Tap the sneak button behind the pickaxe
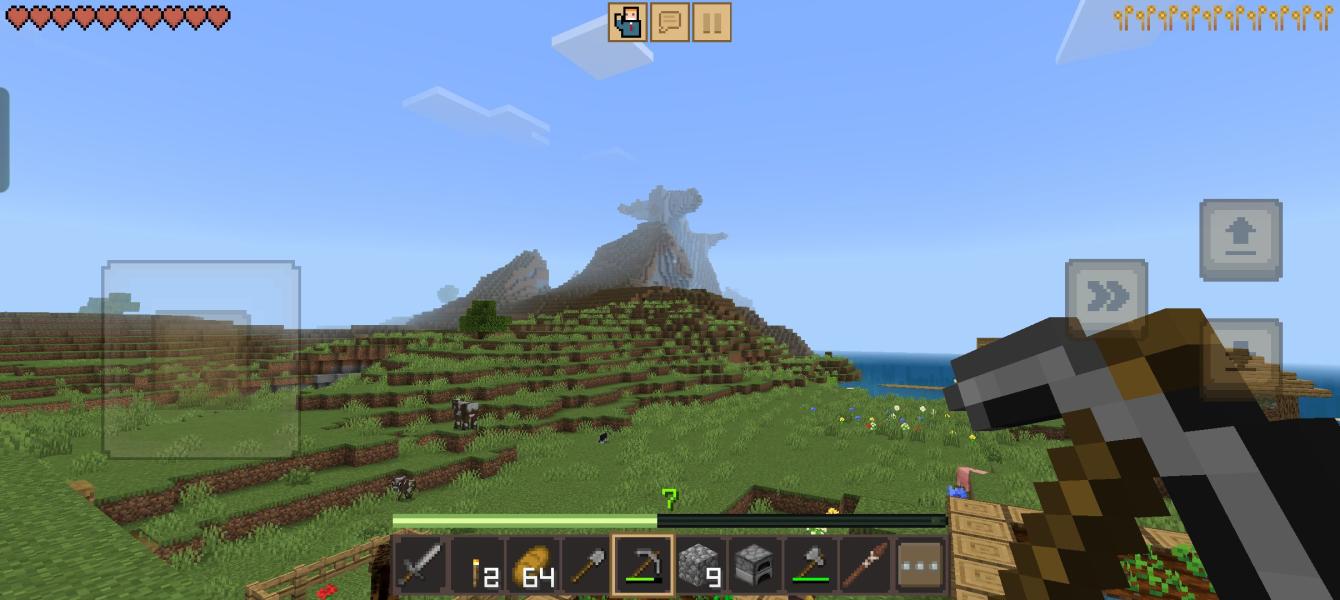The height and width of the screenshot is (600, 1340). tap(1241, 352)
